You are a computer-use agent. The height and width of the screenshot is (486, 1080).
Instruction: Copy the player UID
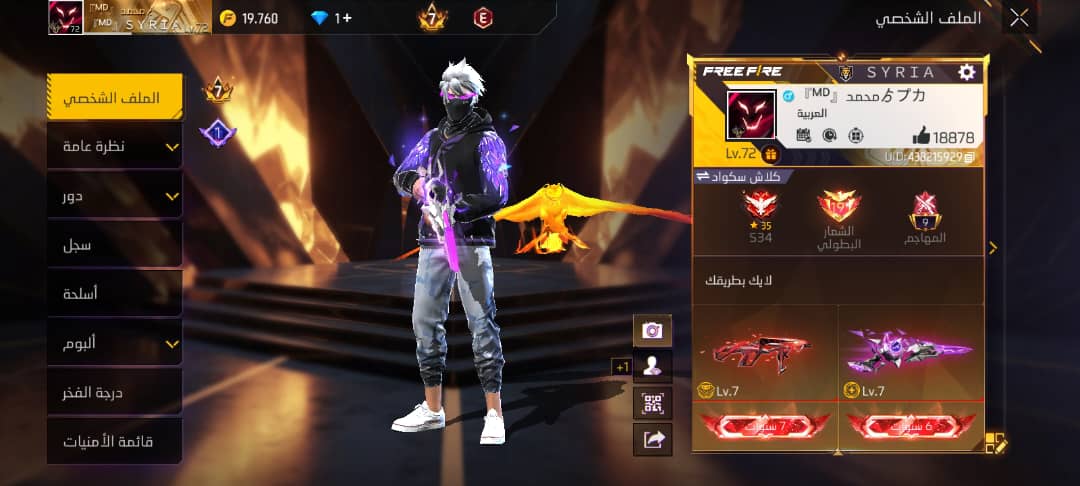click(969, 157)
